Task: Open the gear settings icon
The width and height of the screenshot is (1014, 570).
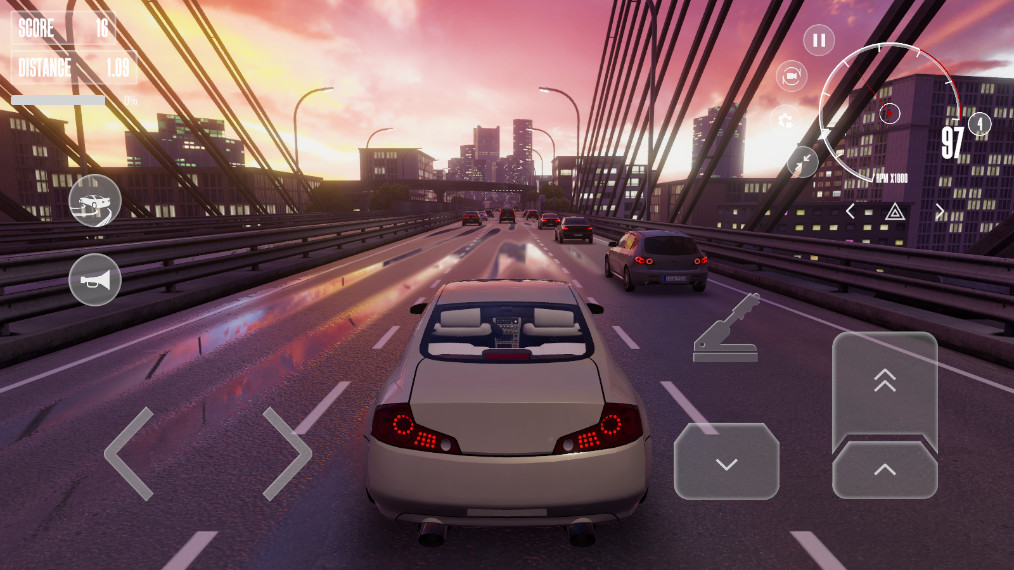Action: coord(786,120)
